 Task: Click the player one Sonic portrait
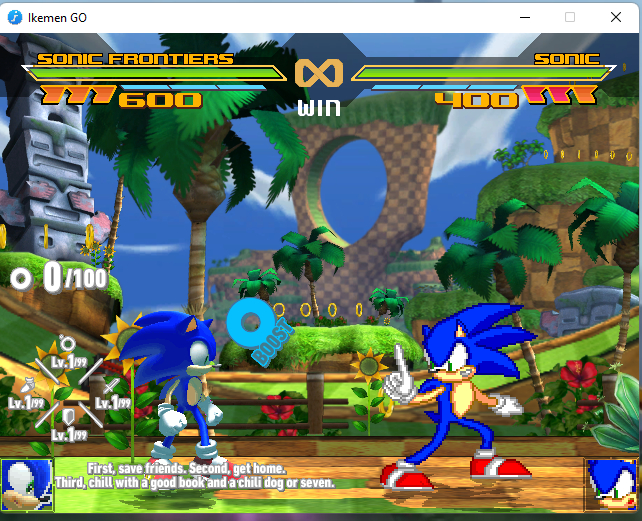pos(27,484)
